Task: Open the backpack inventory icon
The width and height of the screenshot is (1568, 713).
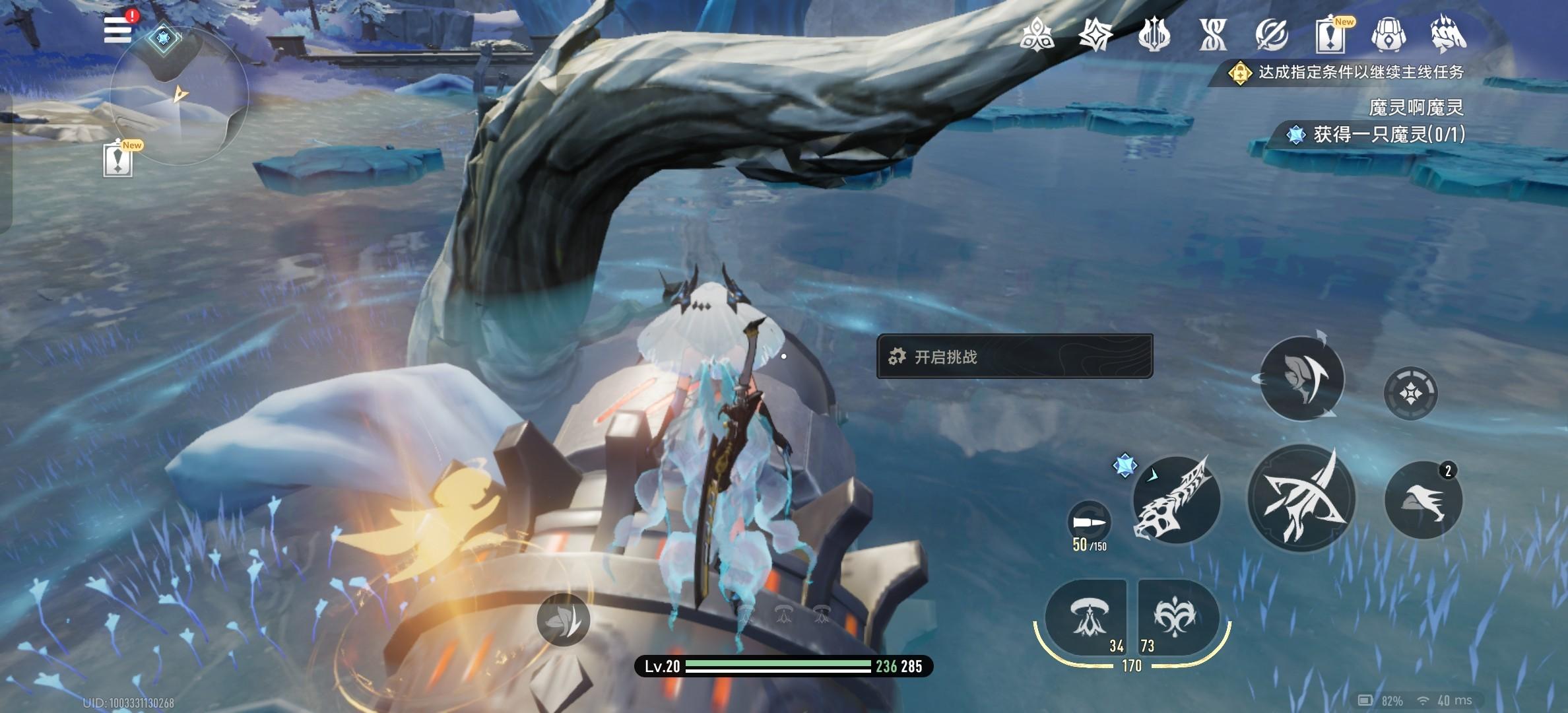Action: coord(1388,34)
